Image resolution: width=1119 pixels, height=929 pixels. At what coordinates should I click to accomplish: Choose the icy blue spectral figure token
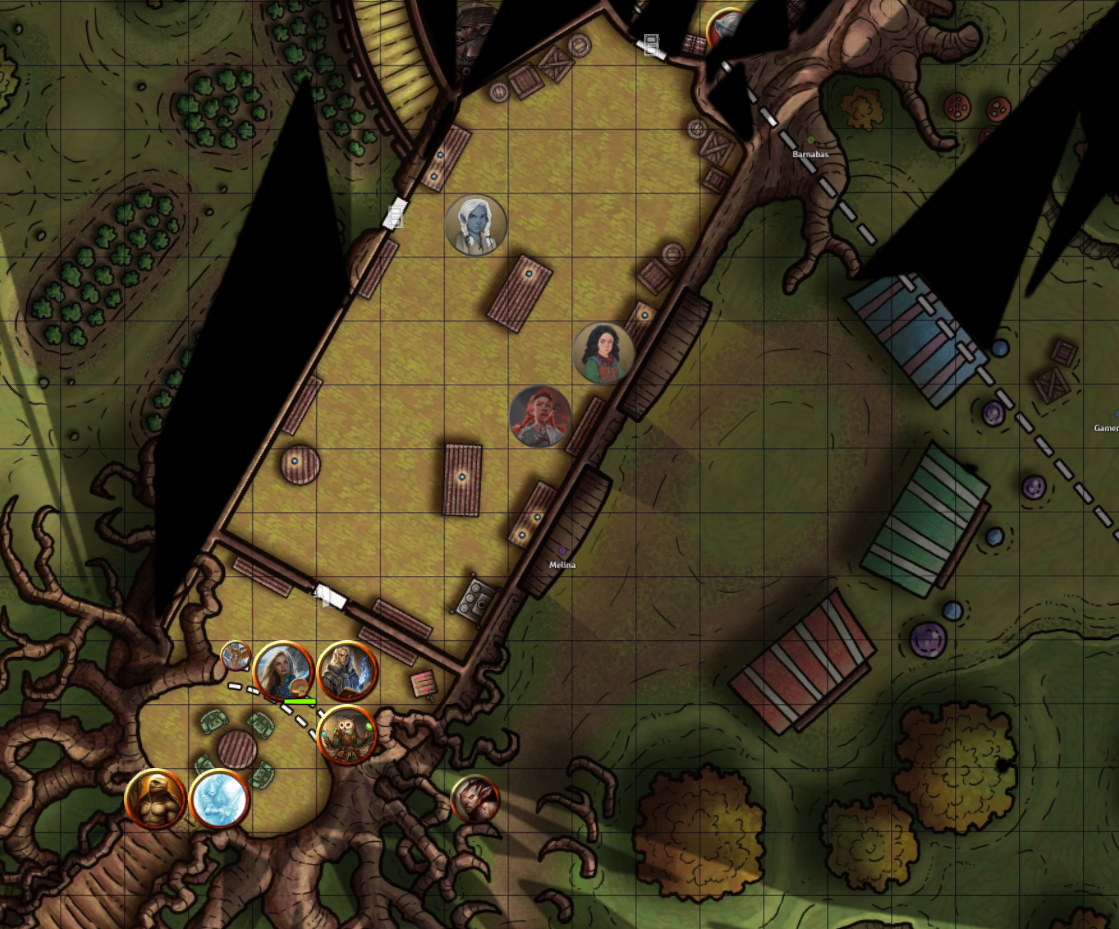[x=219, y=799]
